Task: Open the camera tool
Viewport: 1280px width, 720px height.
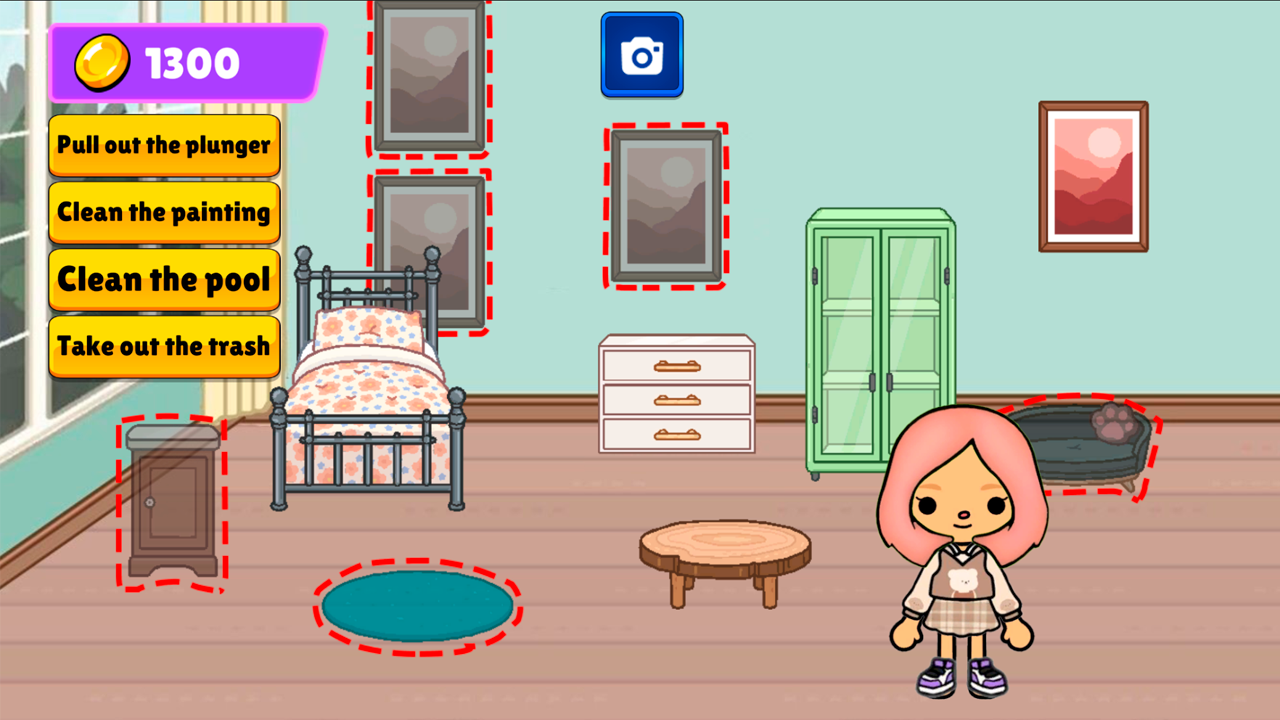Action: (642, 54)
